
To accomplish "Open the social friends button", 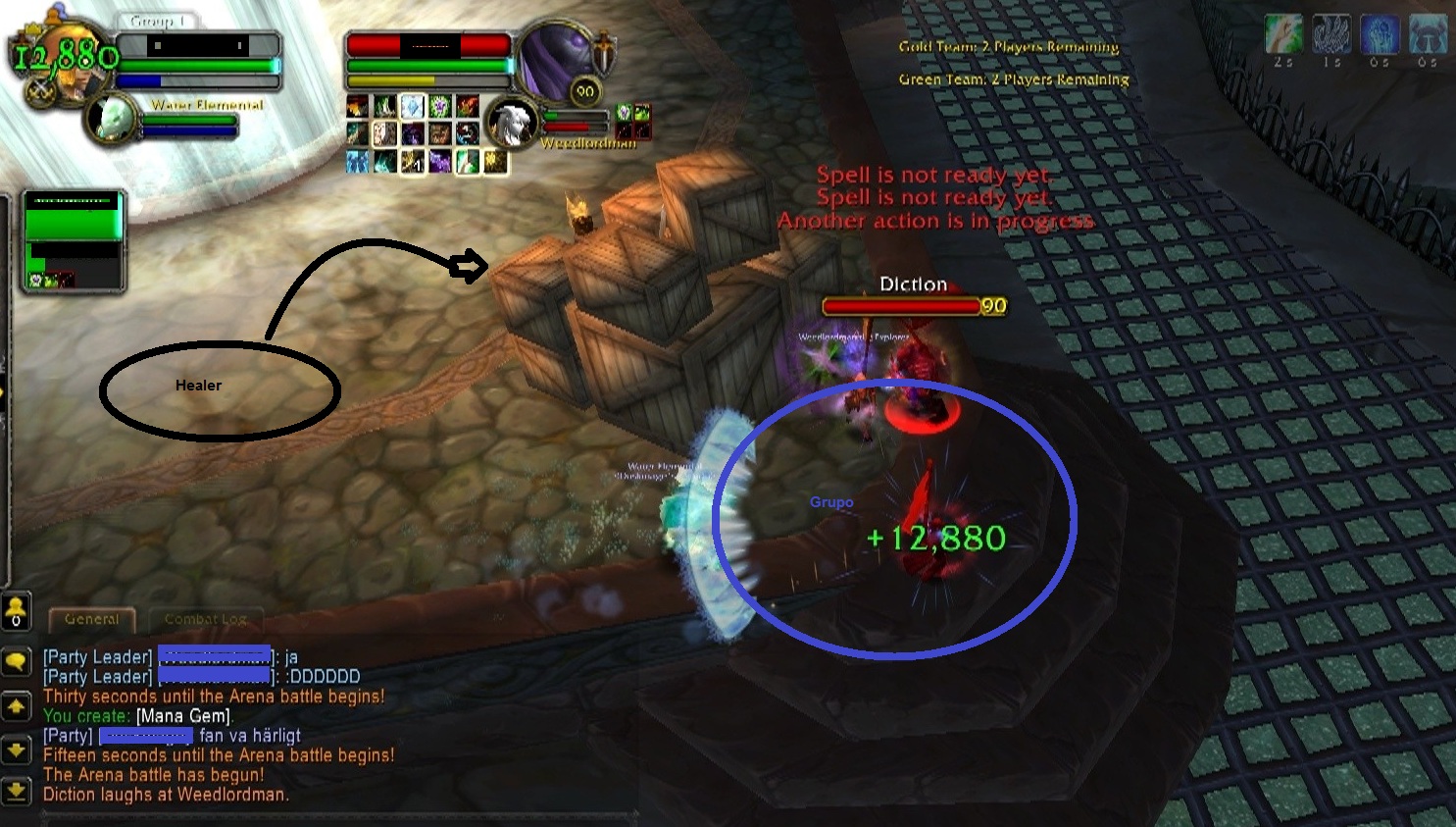I will point(17,612).
